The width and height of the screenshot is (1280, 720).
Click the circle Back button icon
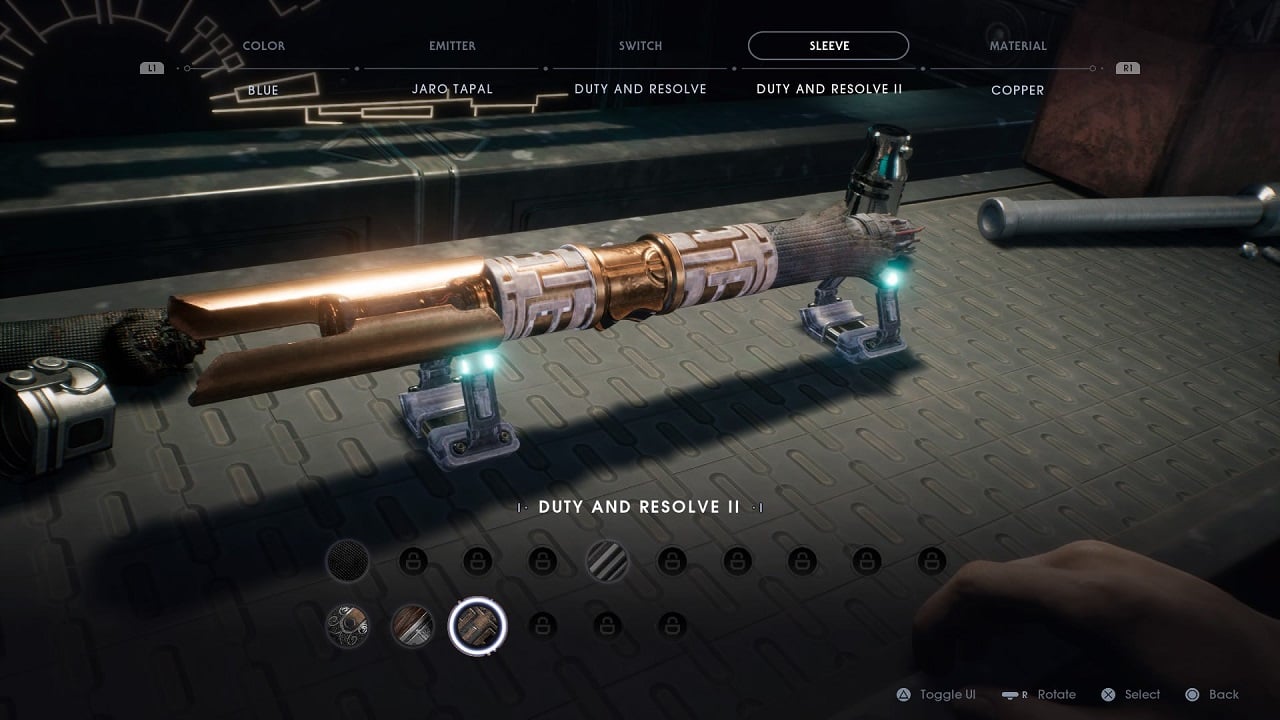tap(1194, 694)
